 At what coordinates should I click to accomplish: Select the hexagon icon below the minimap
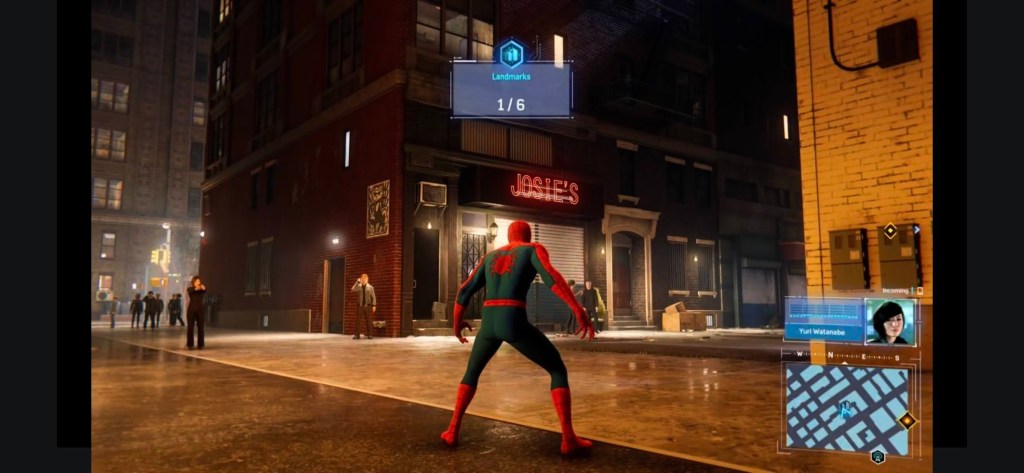(x=877, y=457)
